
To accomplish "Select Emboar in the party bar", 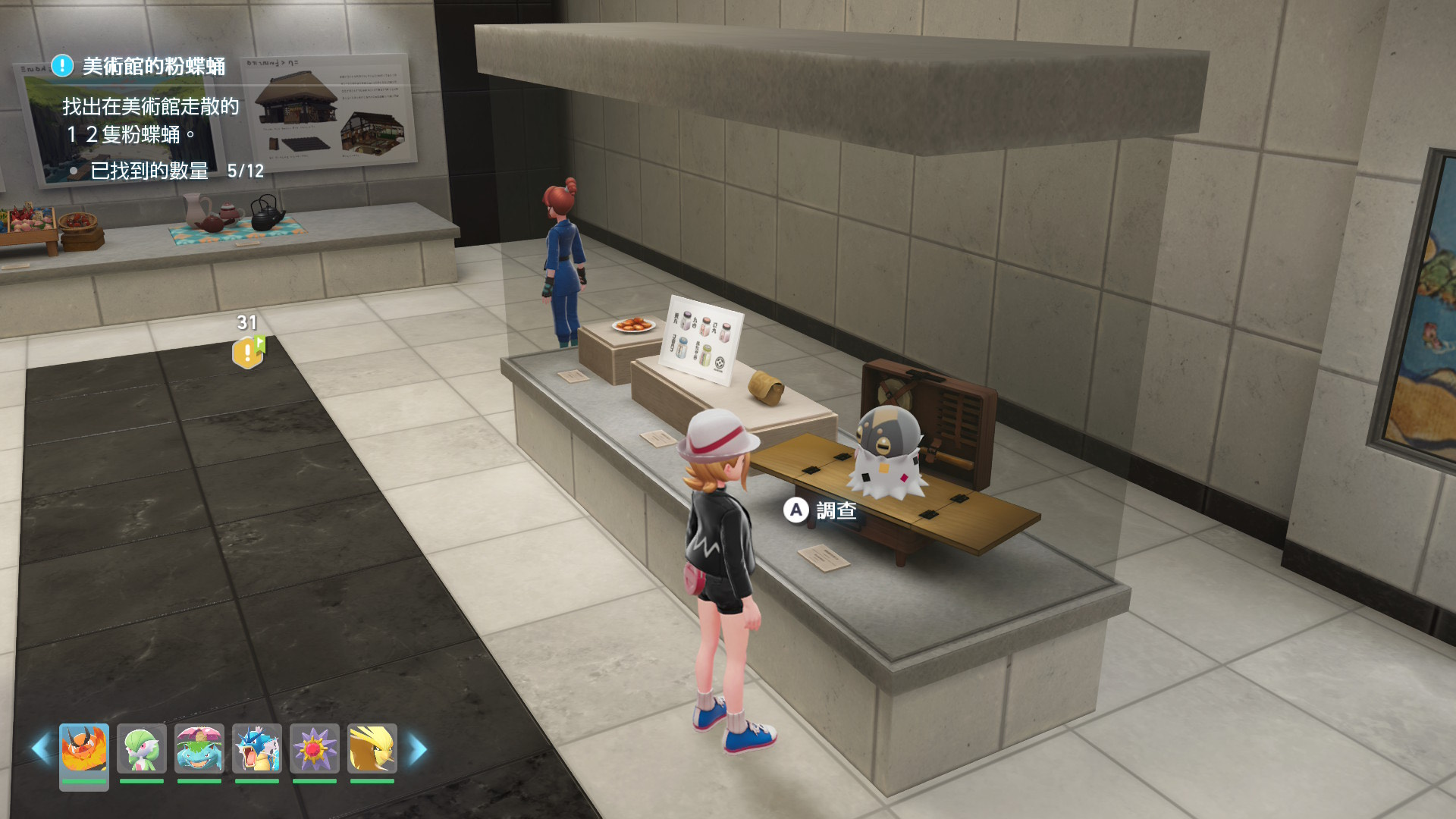I will point(83,749).
